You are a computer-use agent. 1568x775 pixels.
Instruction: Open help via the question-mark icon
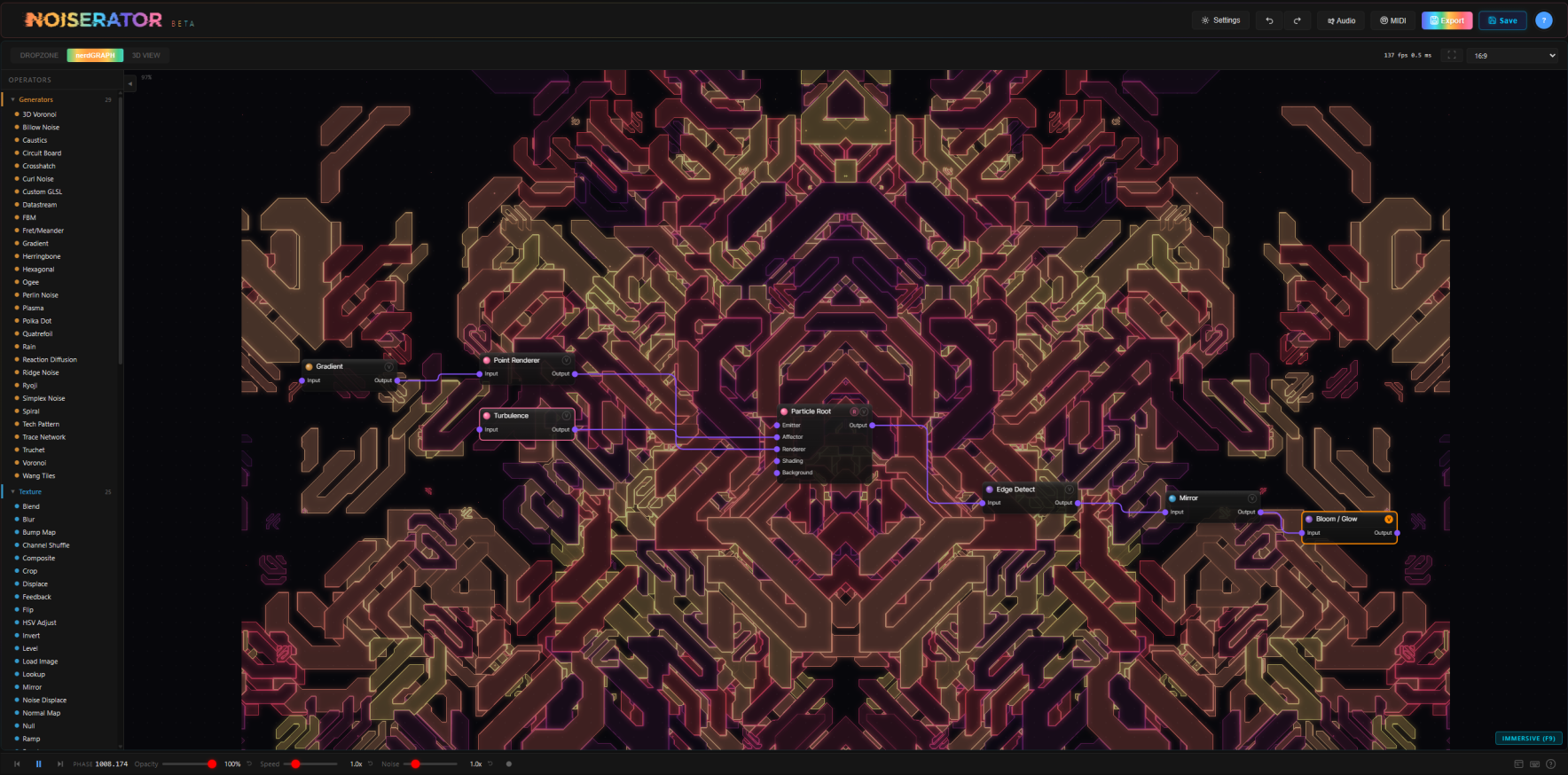(x=1544, y=20)
